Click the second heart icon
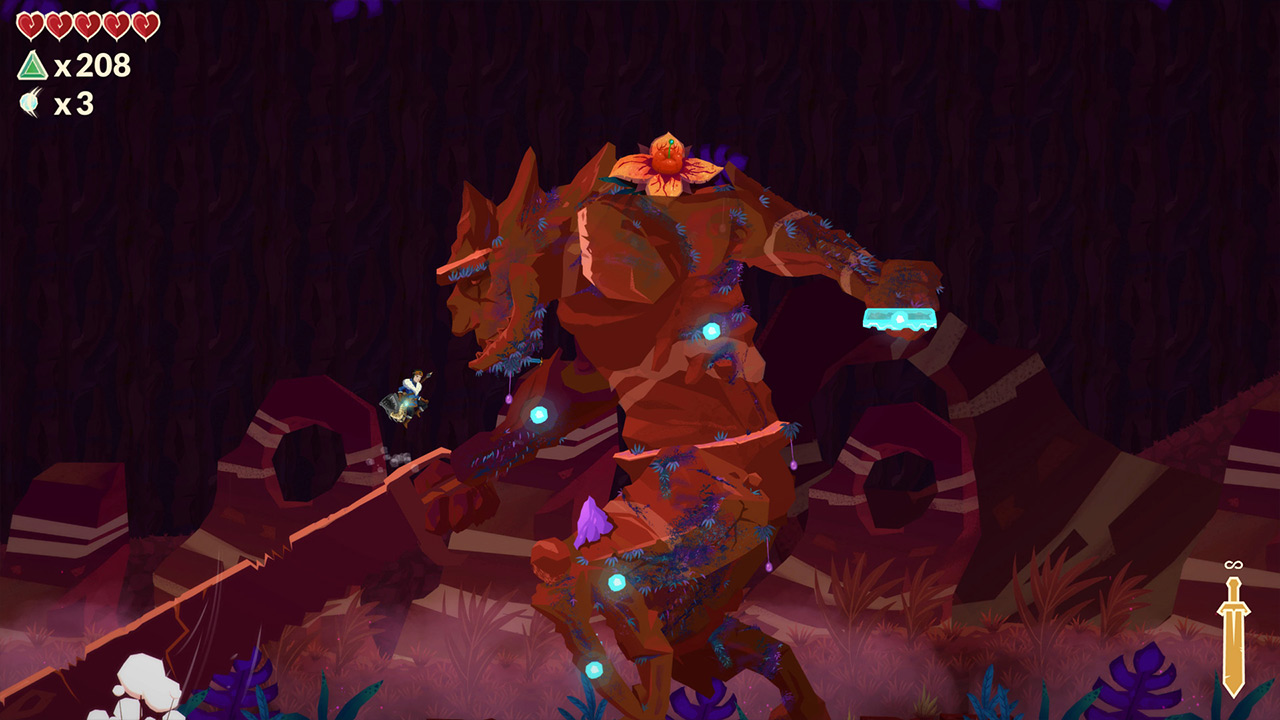Viewport: 1280px width, 720px height. coord(60,26)
